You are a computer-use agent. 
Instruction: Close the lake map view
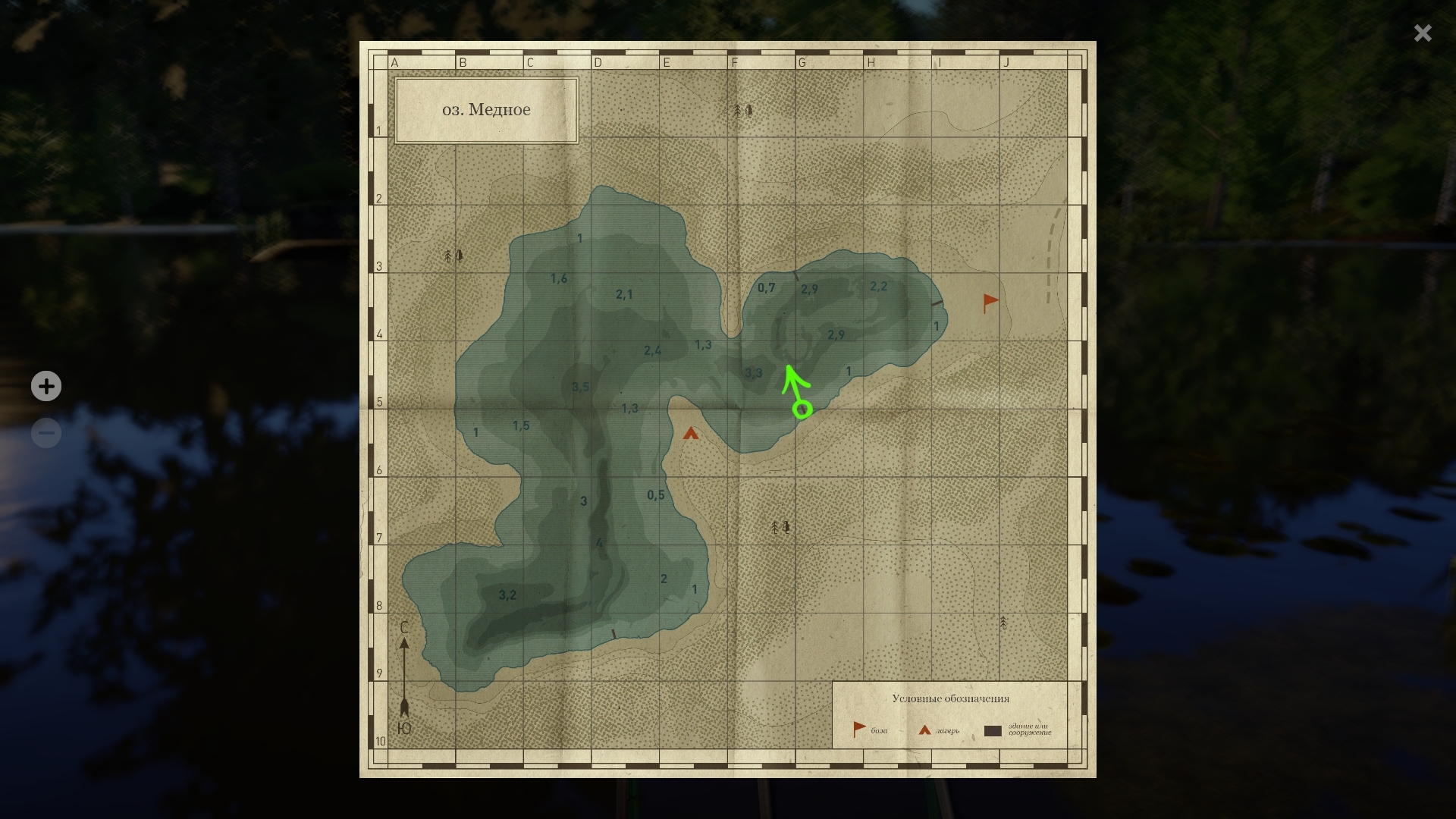1423,33
